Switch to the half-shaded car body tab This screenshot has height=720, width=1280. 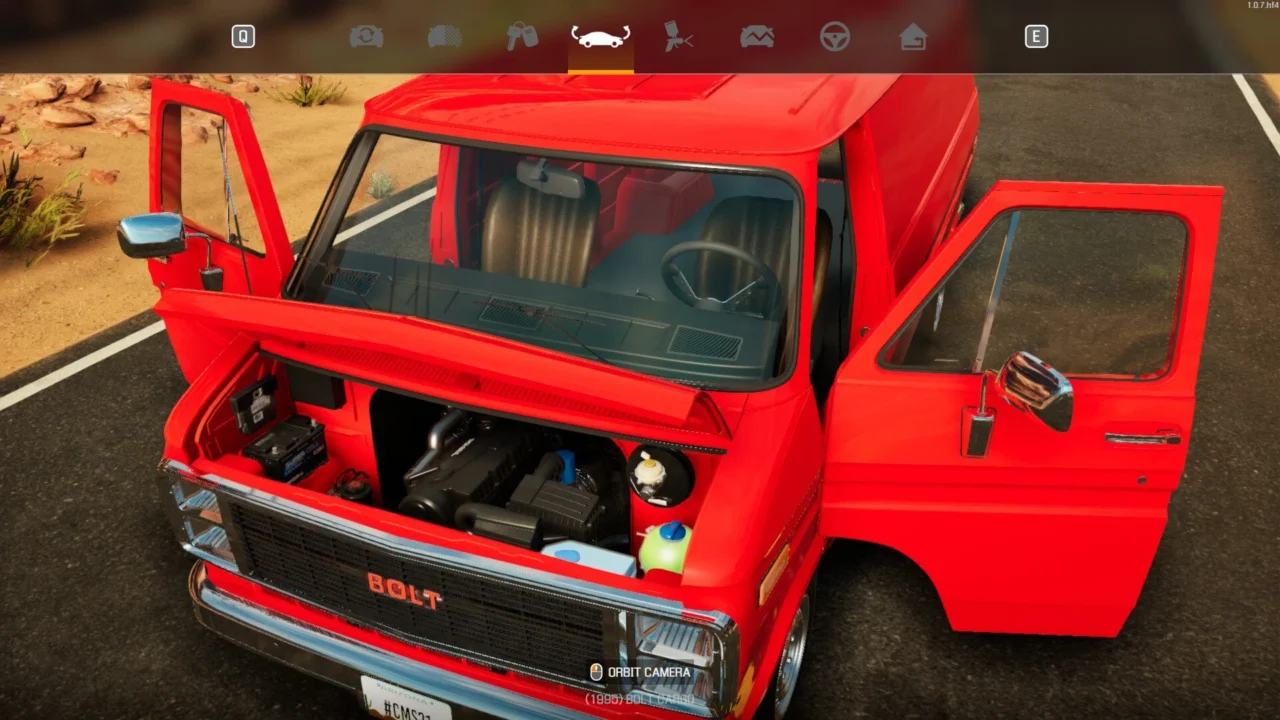(445, 37)
